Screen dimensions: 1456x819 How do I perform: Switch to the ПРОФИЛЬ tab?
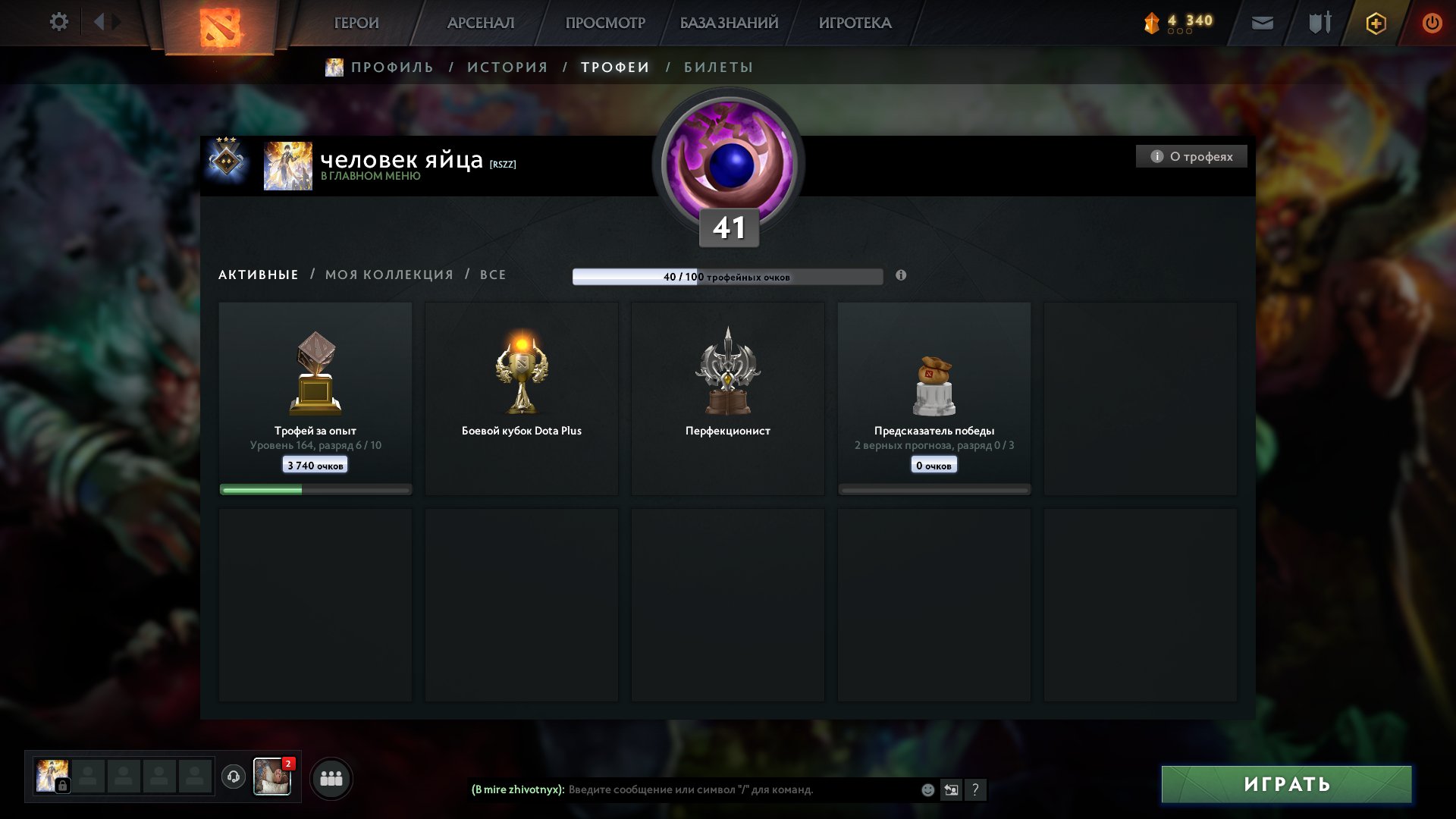click(x=391, y=67)
